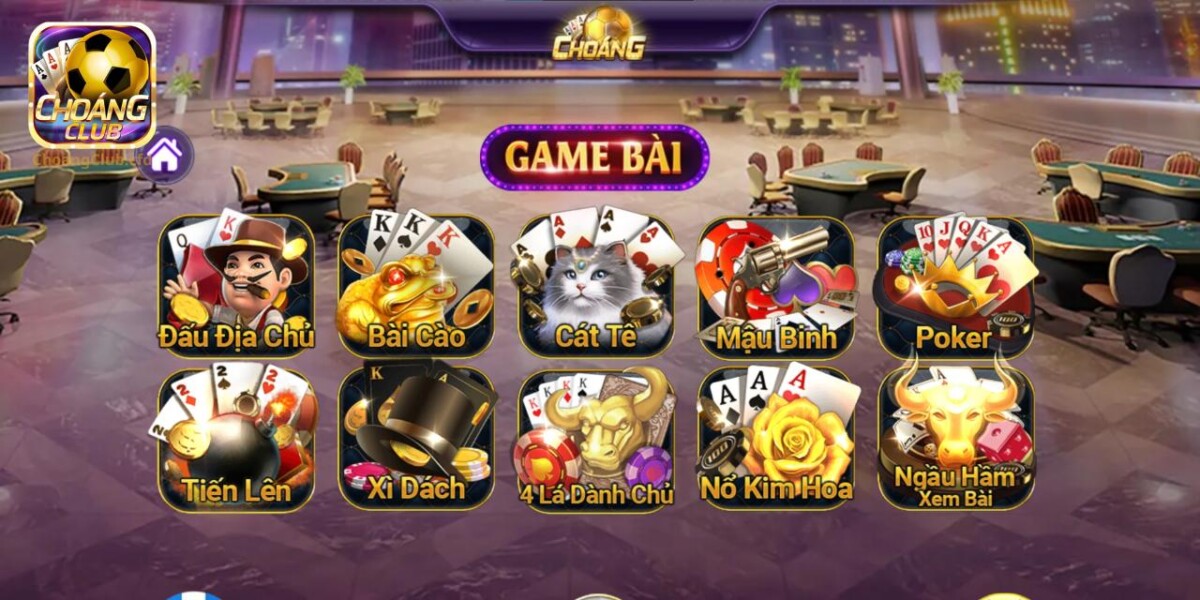Open the Poker game
This screenshot has width=1200, height=600.
point(955,286)
